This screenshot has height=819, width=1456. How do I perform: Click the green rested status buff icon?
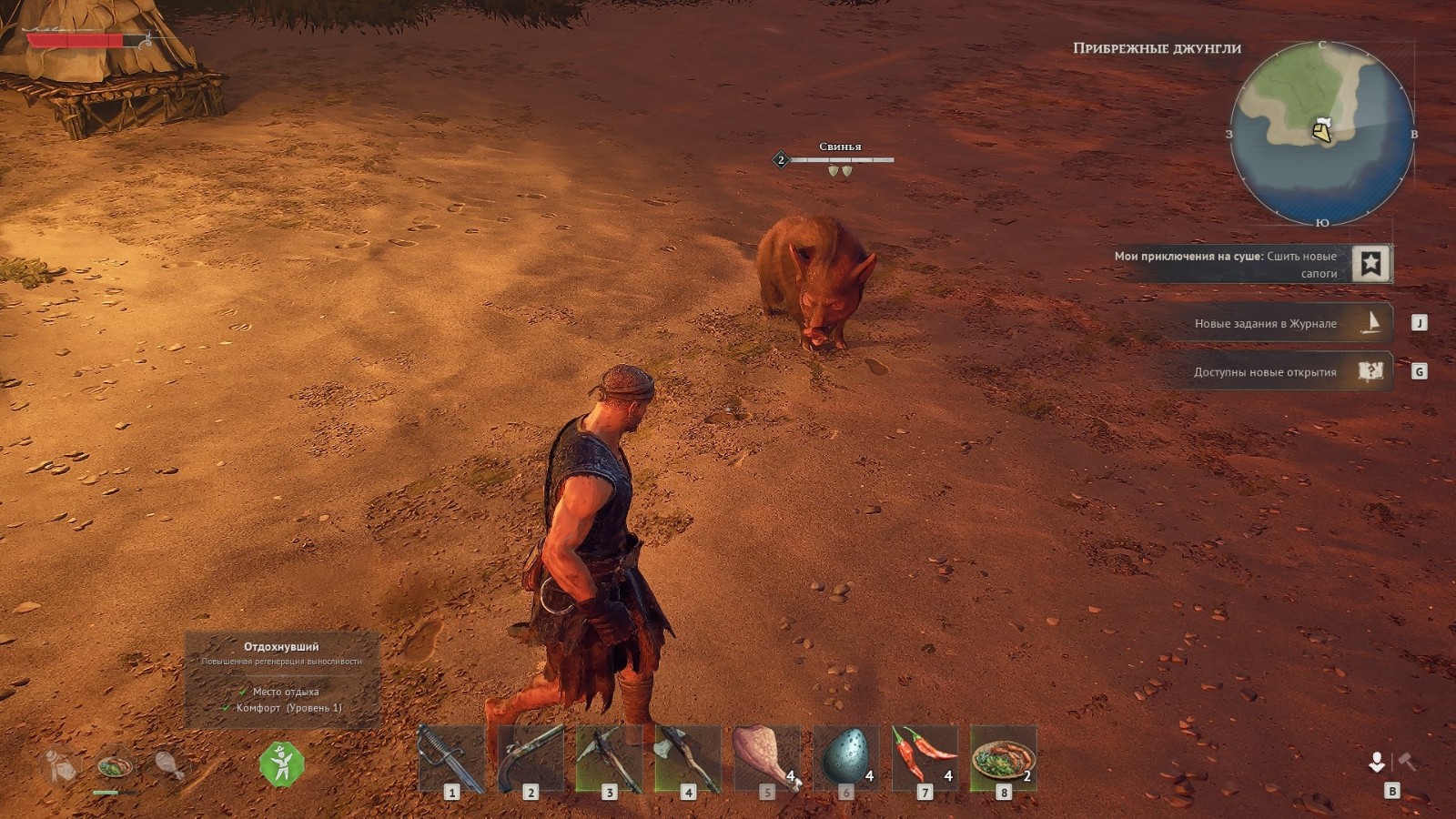281,763
